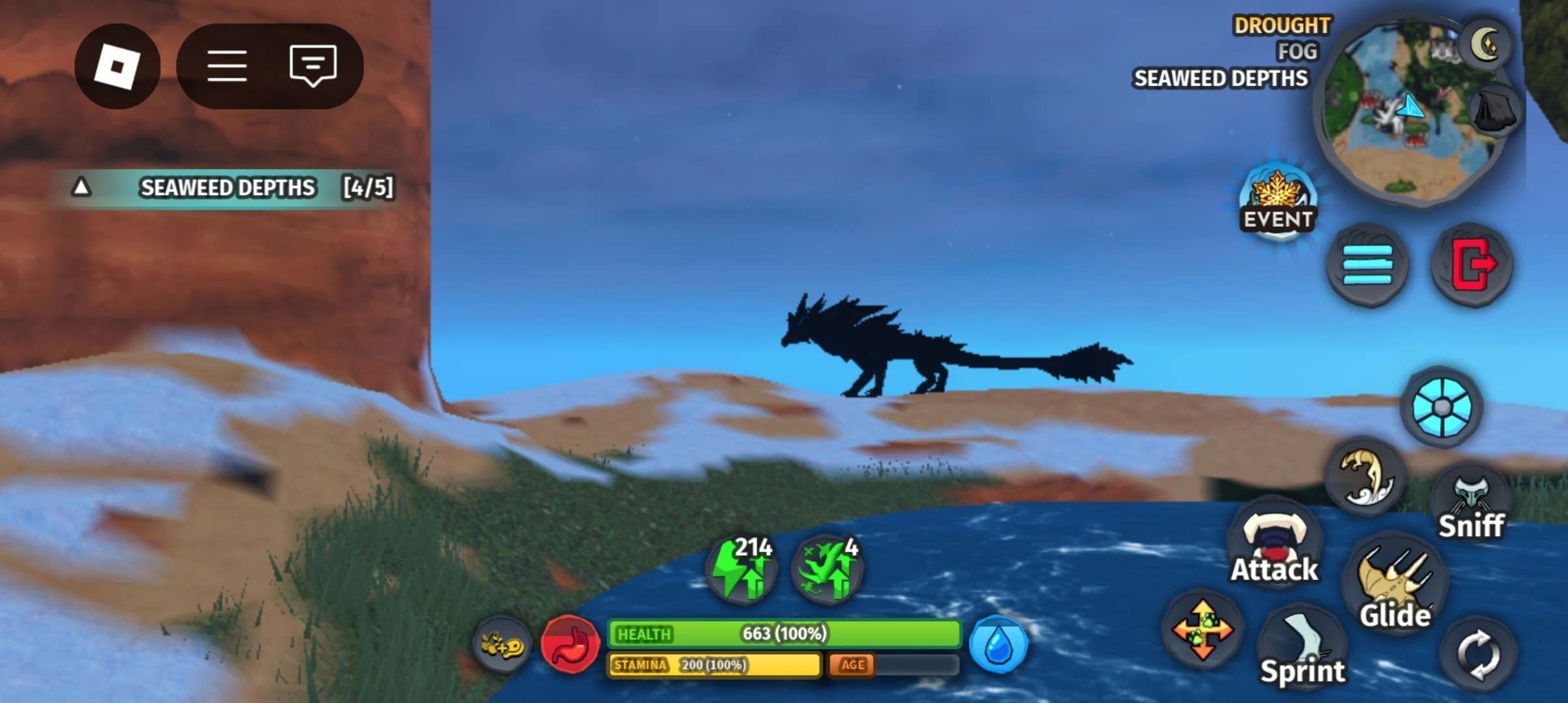Select the food diet icon beside the stomach

501,642
